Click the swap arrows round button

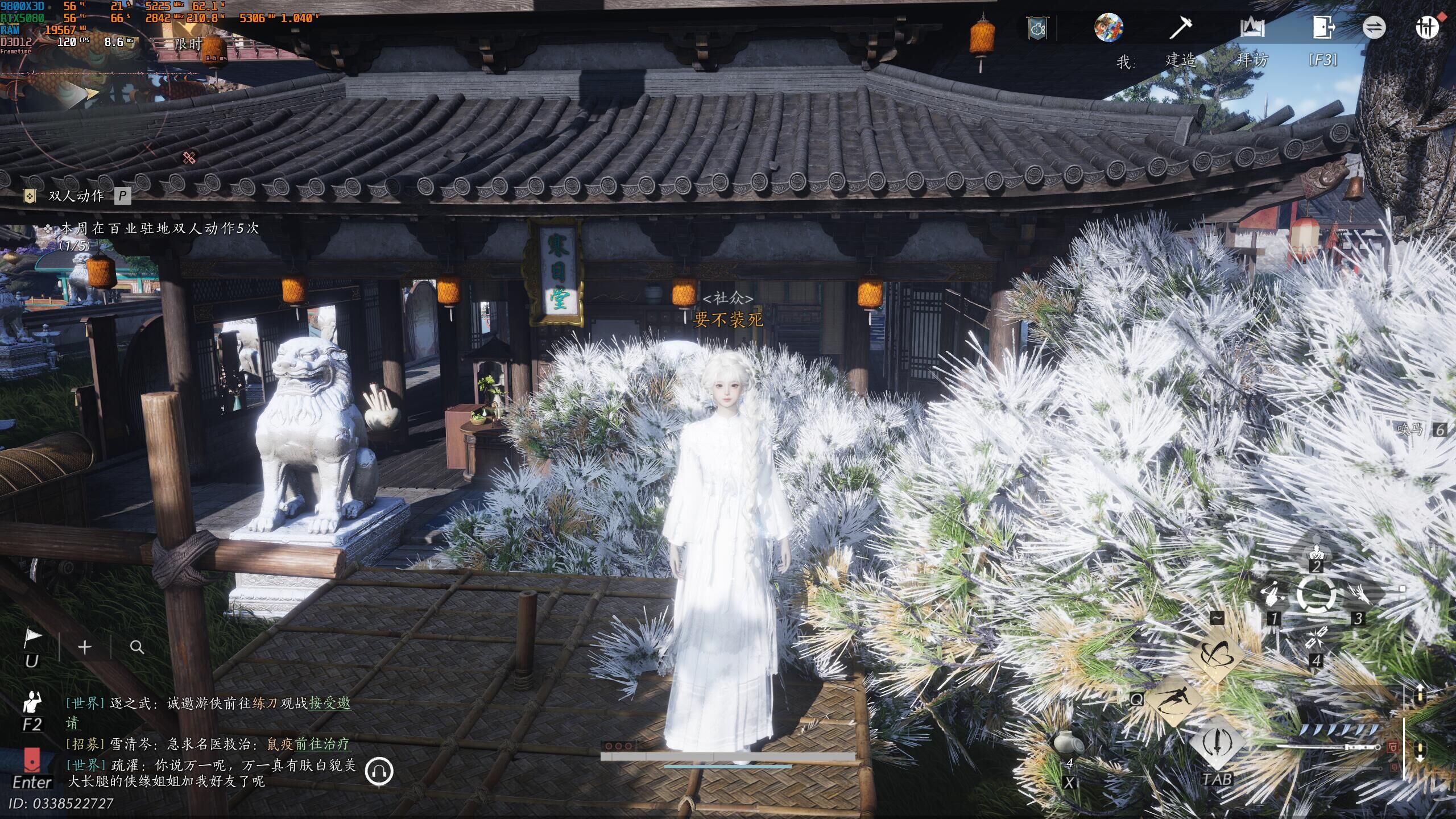1374,27
